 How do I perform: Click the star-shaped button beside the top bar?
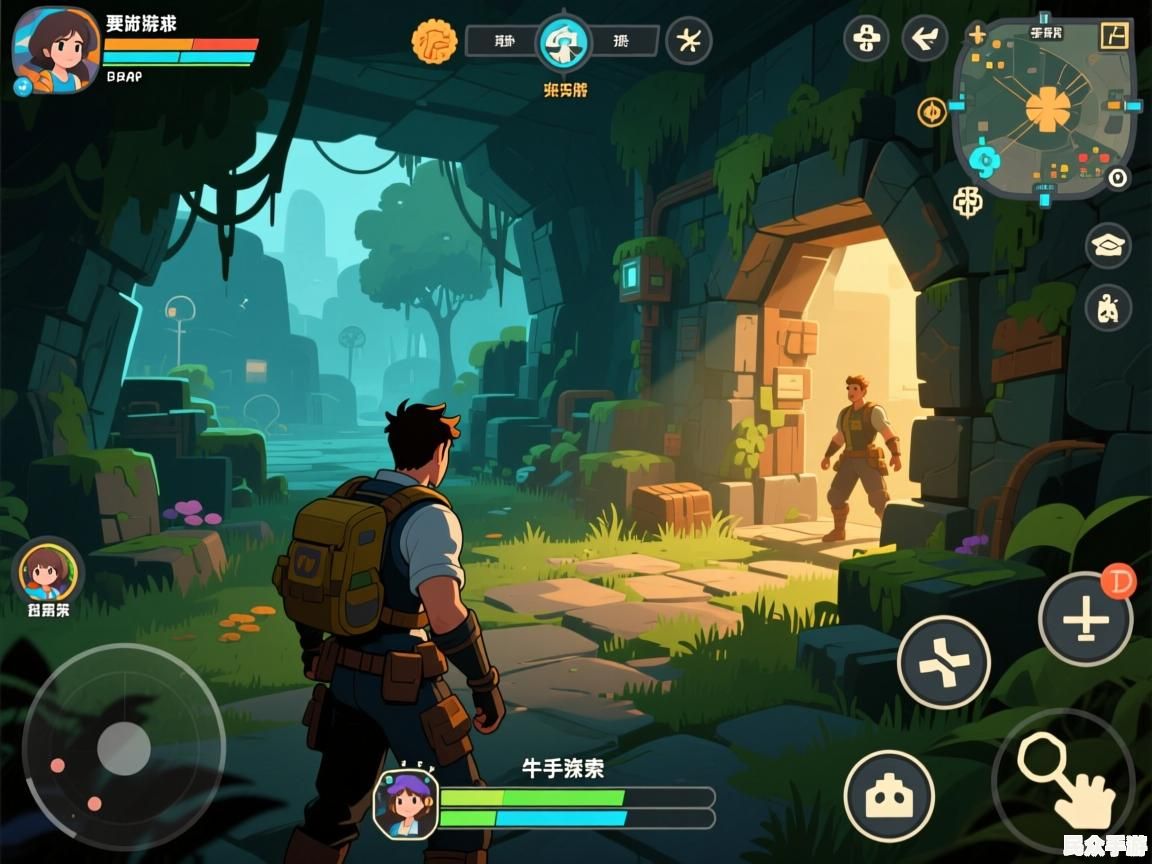[689, 41]
